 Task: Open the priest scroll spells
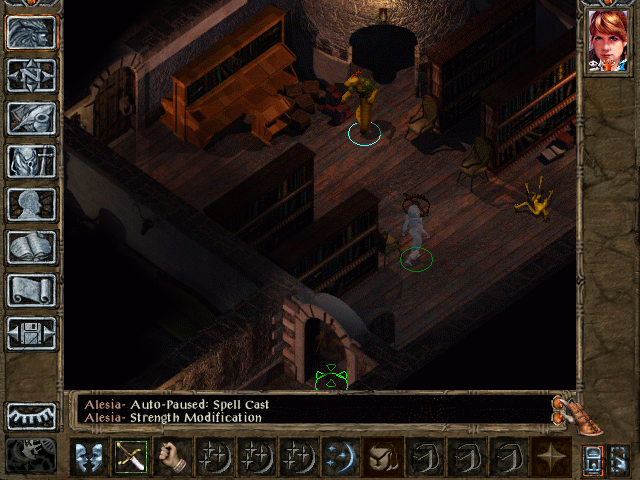(32, 290)
